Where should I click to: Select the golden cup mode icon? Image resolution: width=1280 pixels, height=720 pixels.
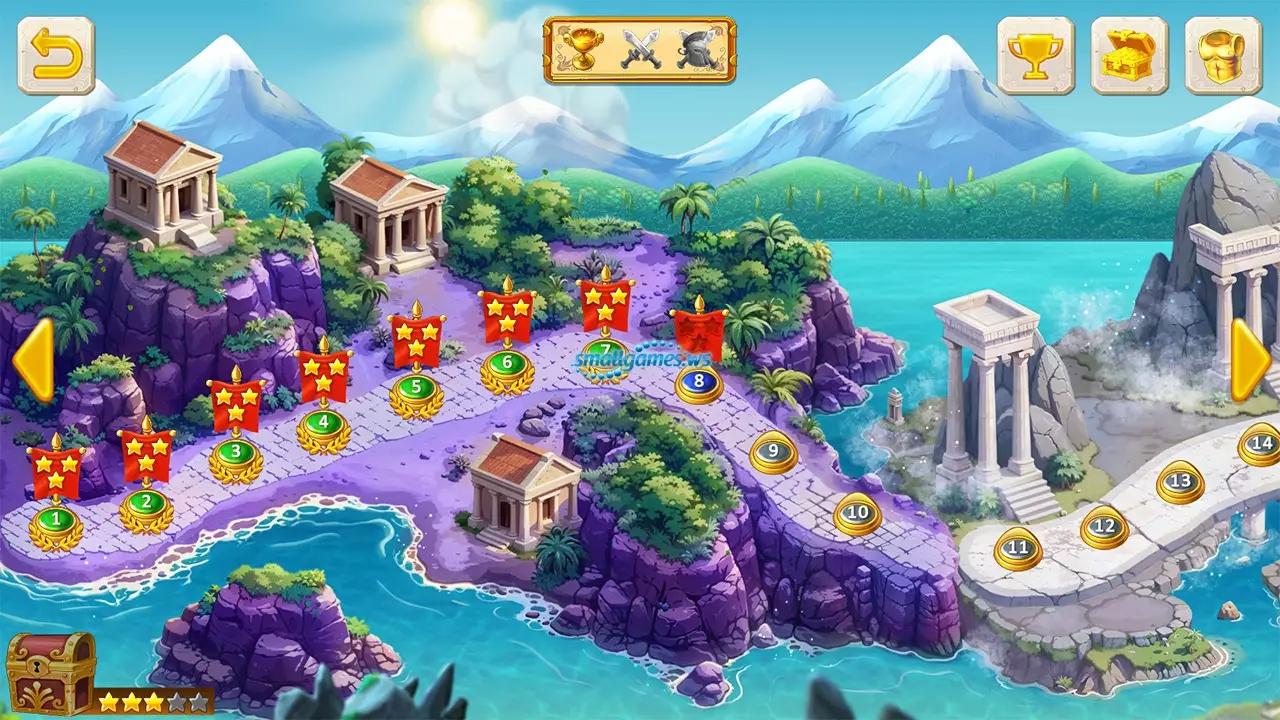point(581,50)
